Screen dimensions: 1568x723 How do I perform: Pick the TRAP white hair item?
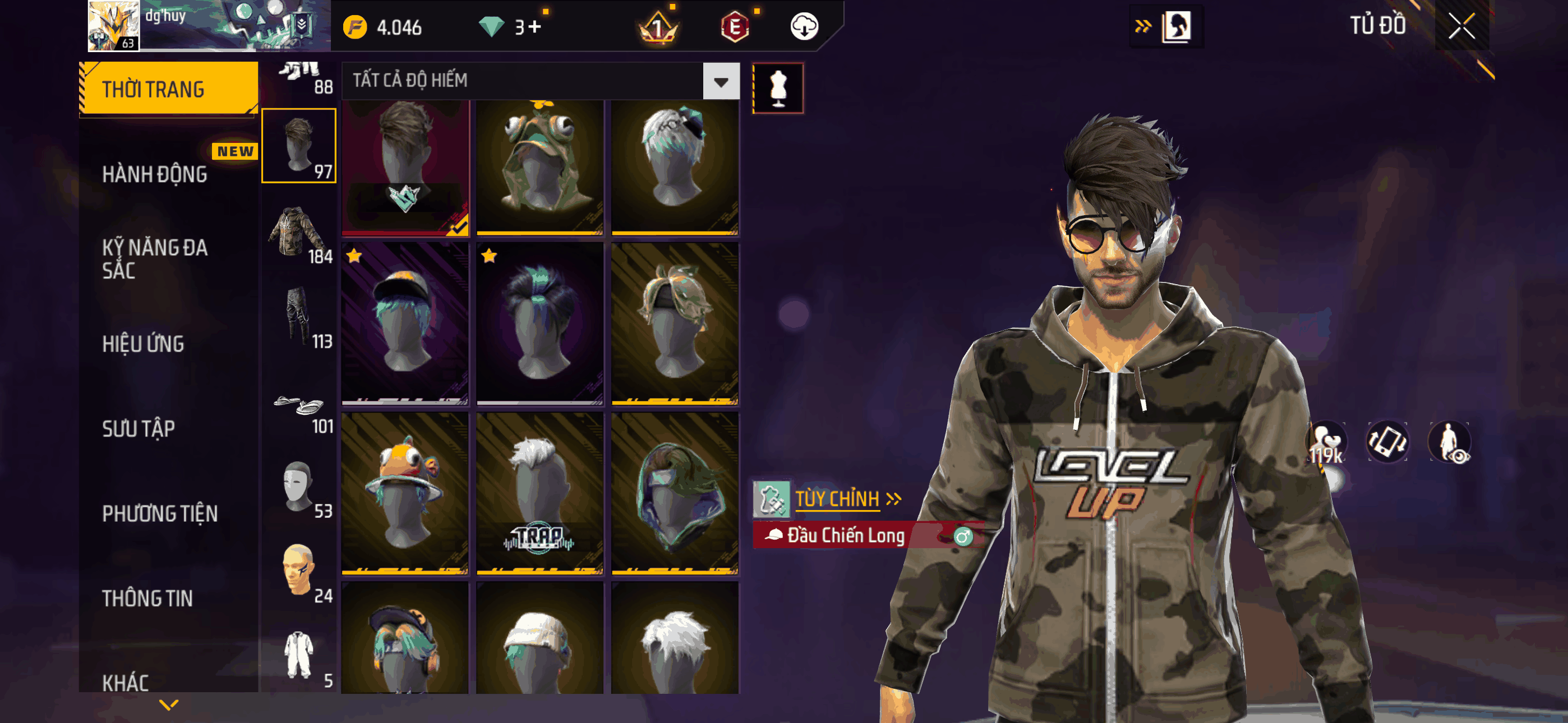[x=539, y=494]
